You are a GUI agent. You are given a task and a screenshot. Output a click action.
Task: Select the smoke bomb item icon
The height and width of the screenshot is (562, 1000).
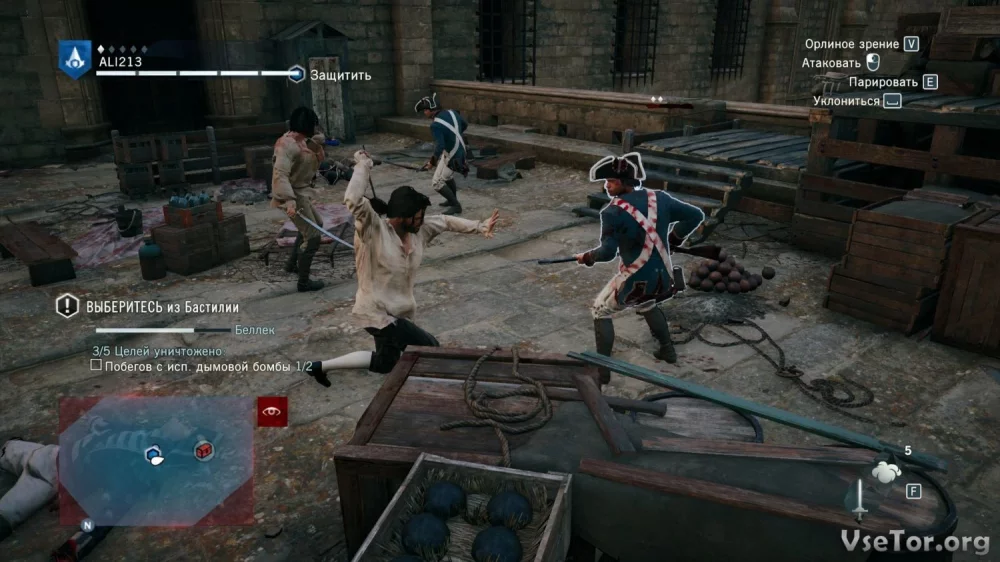point(885,472)
